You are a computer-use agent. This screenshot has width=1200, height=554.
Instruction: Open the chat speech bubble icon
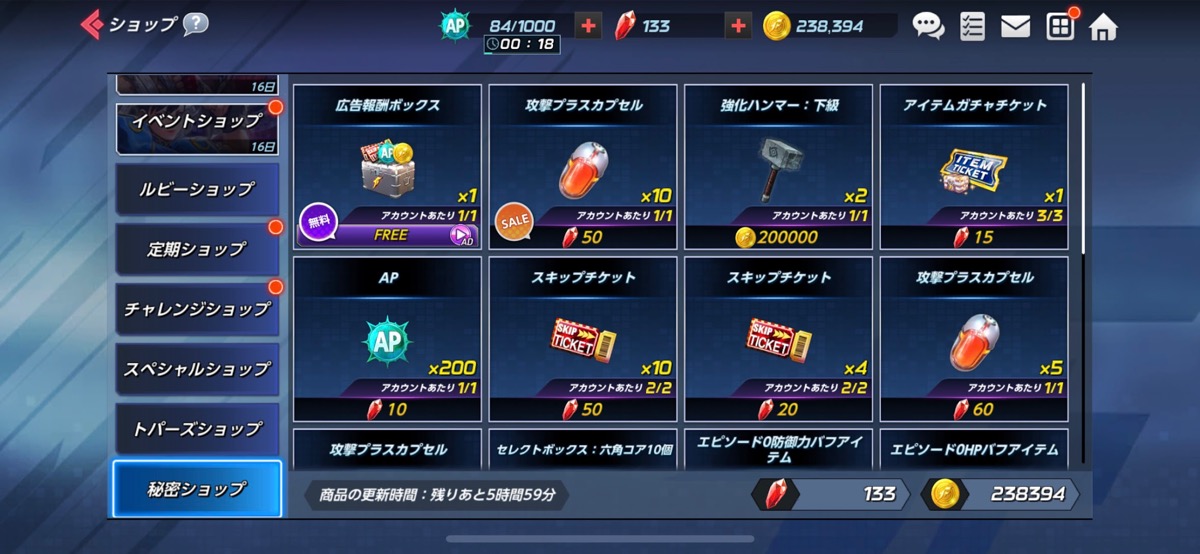point(928,26)
